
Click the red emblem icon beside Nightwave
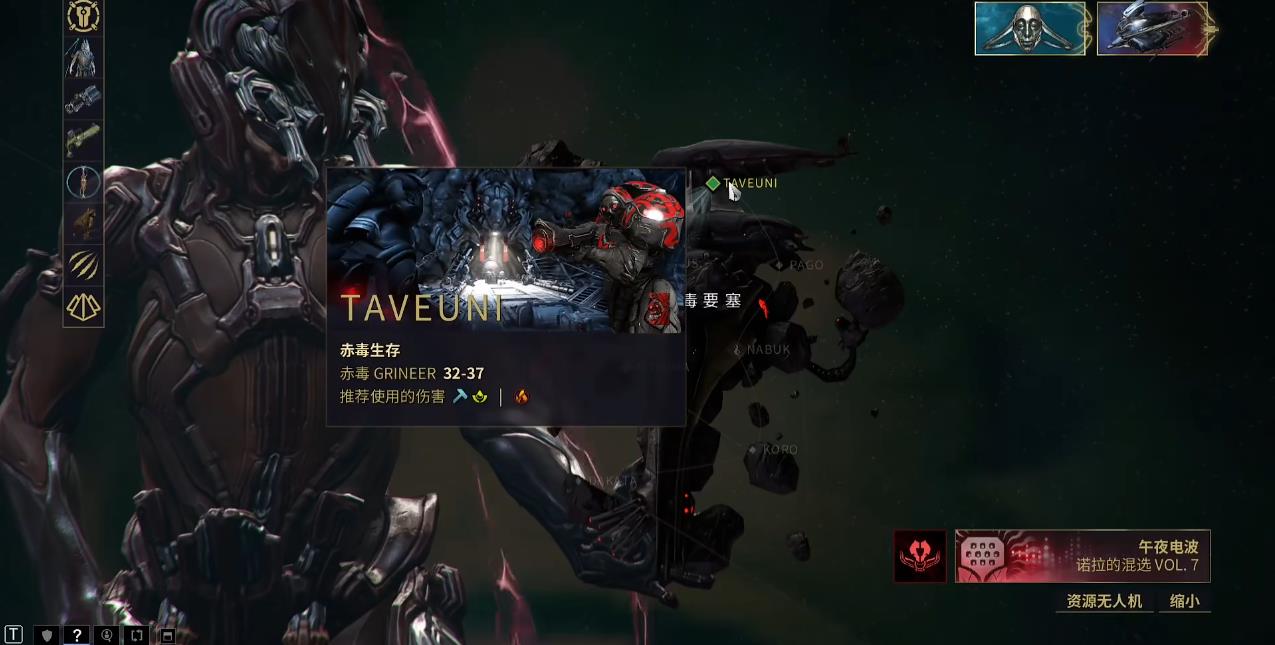[x=920, y=556]
